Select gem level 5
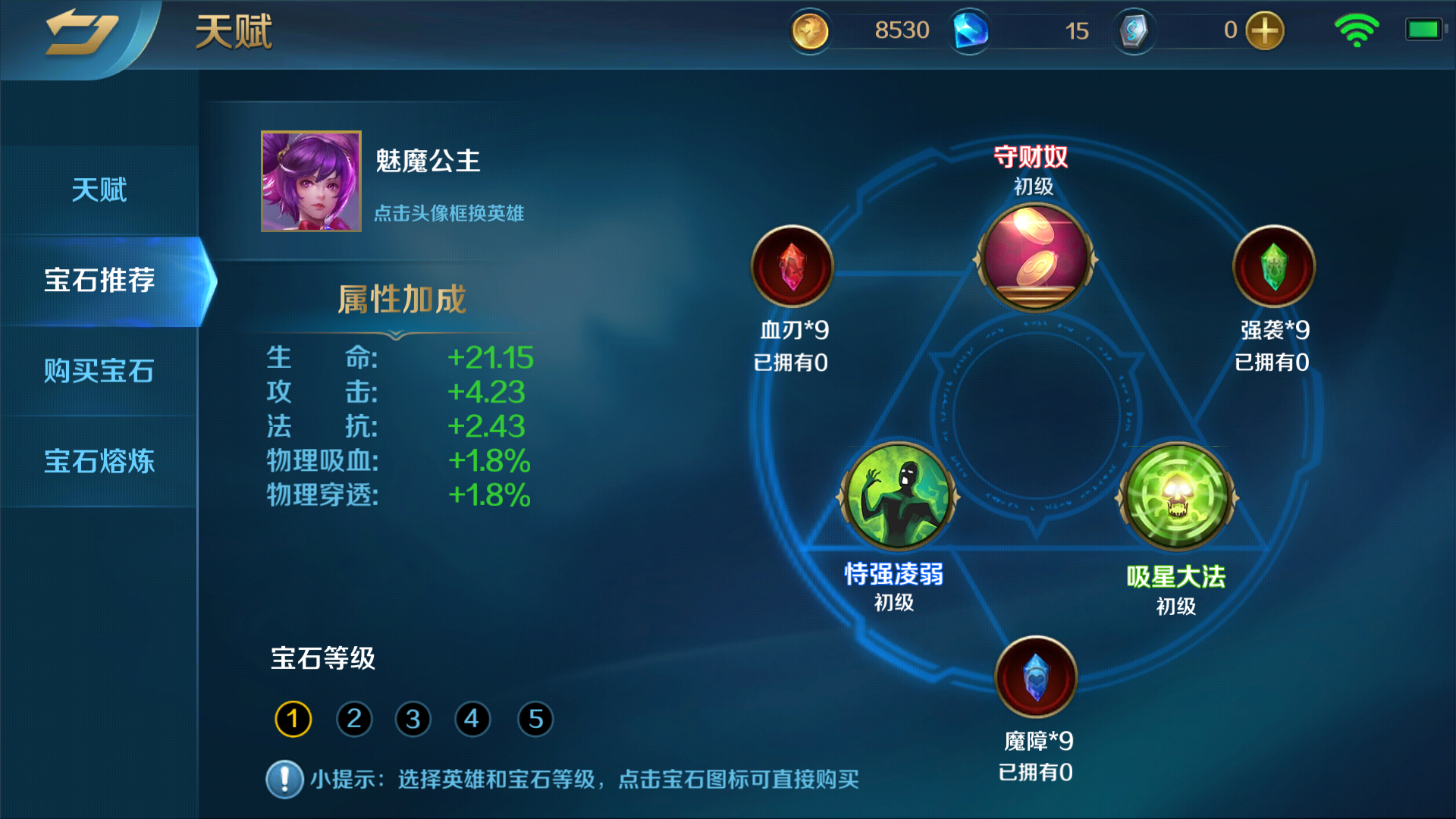The image size is (1456, 819). click(x=533, y=719)
